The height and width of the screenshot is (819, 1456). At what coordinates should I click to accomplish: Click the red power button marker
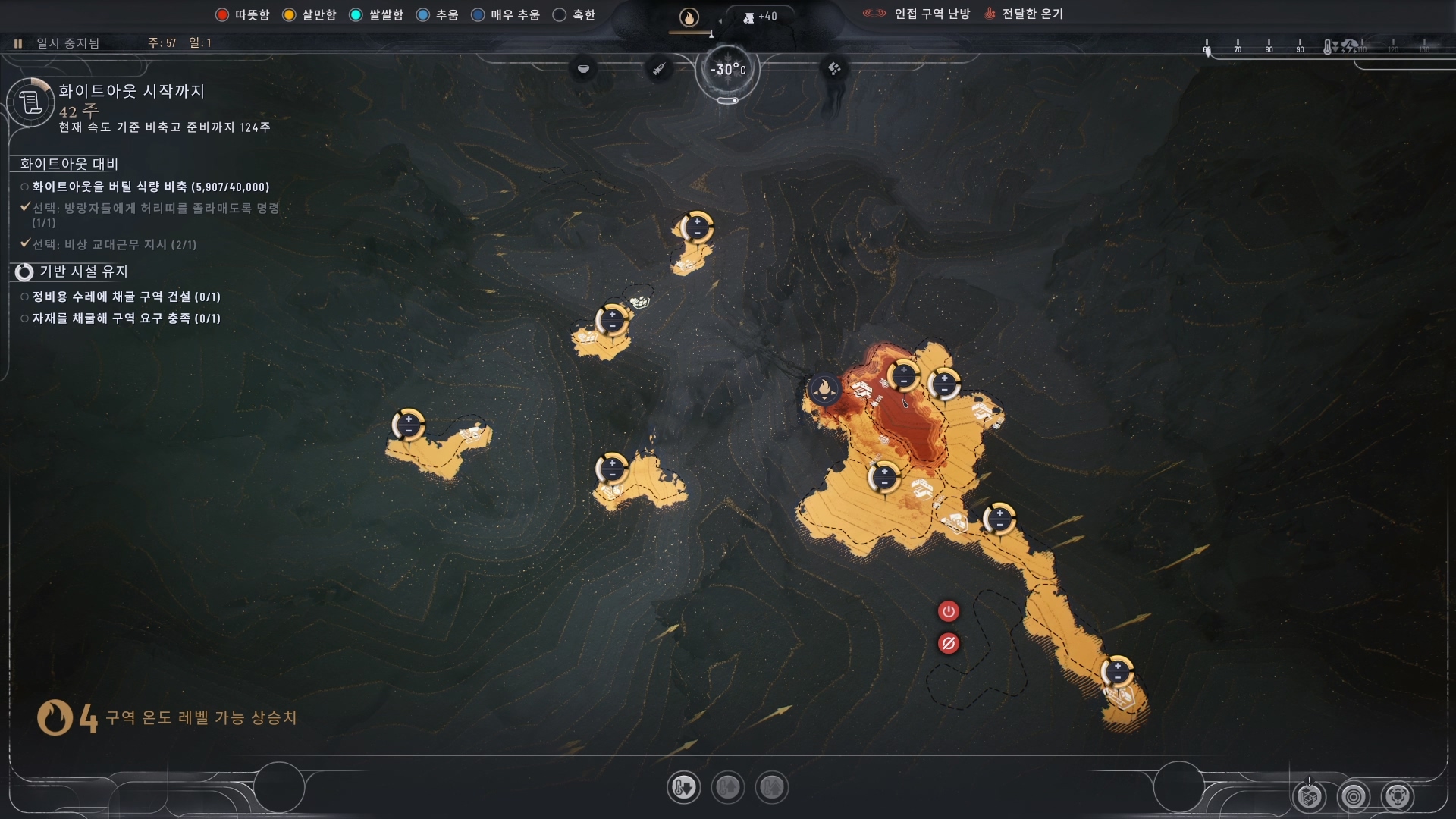click(x=948, y=611)
